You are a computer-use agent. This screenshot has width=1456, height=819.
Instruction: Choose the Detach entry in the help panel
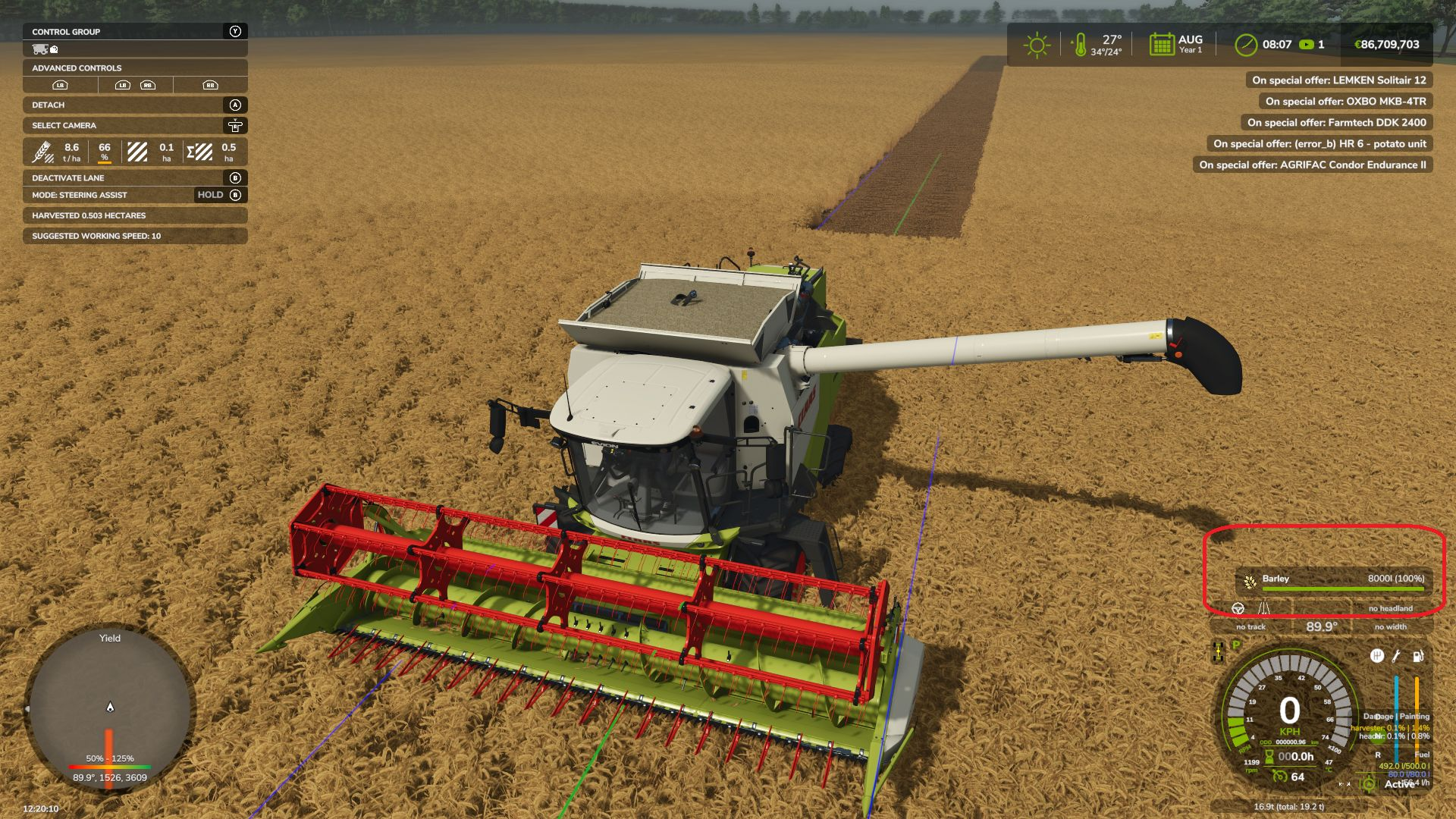point(135,105)
